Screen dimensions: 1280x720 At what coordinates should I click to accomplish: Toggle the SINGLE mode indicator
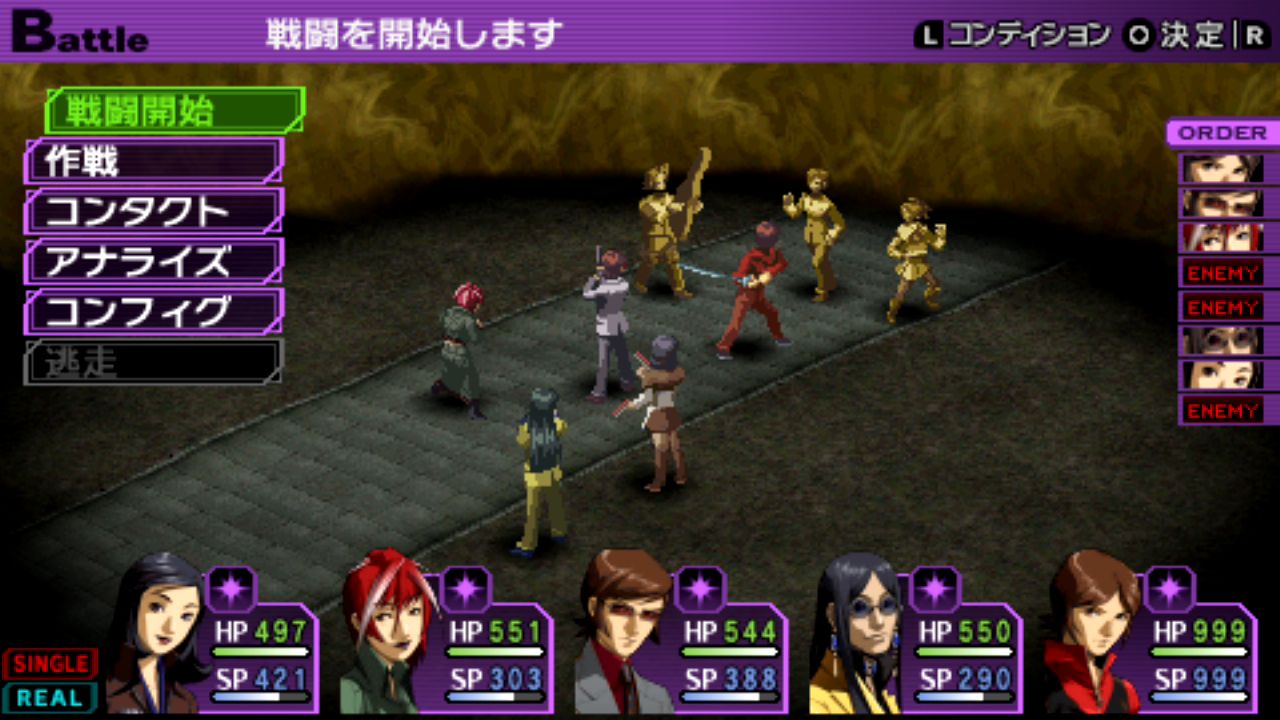pos(50,663)
